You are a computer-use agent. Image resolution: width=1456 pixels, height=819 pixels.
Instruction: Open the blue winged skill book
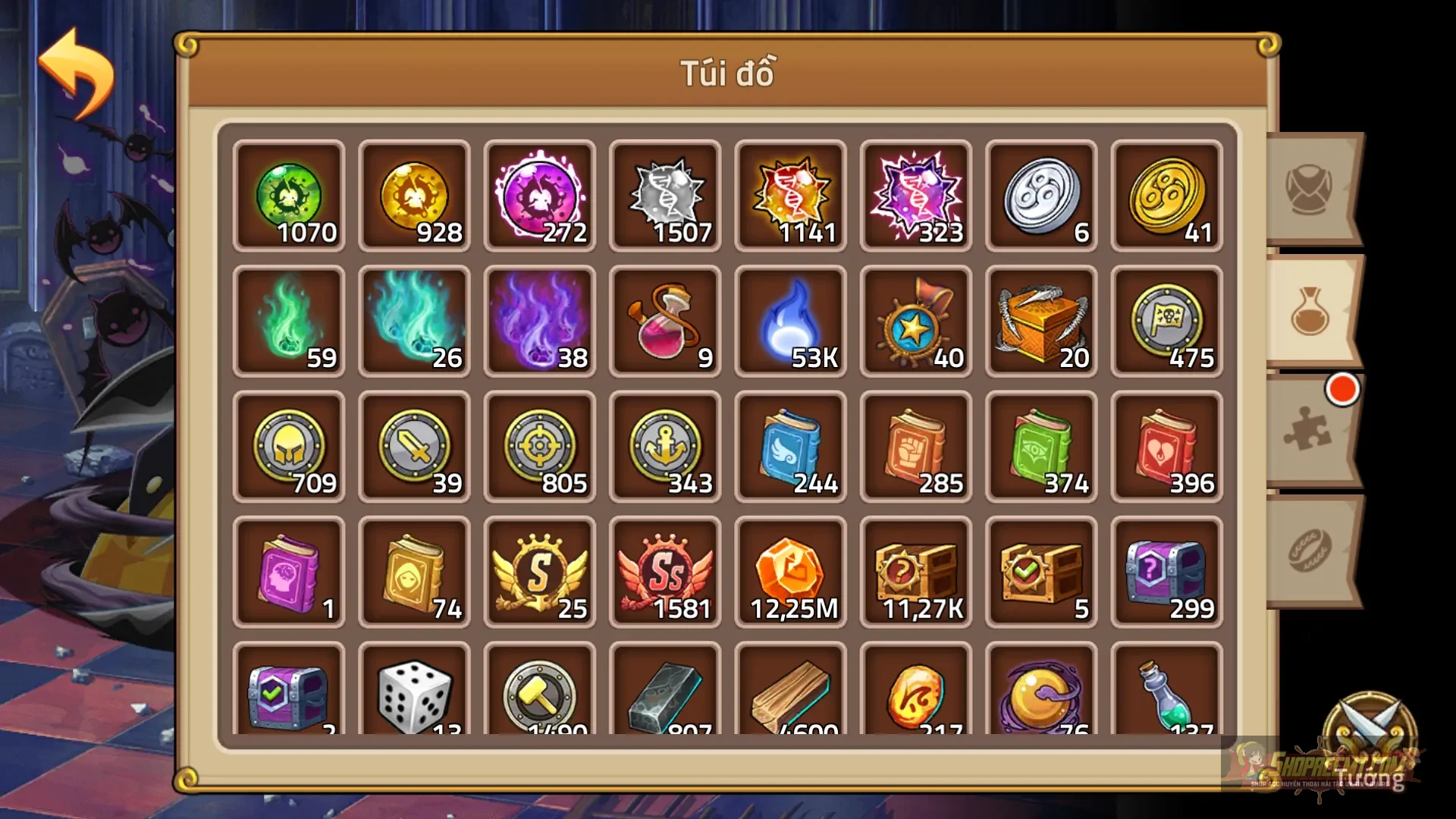click(791, 446)
